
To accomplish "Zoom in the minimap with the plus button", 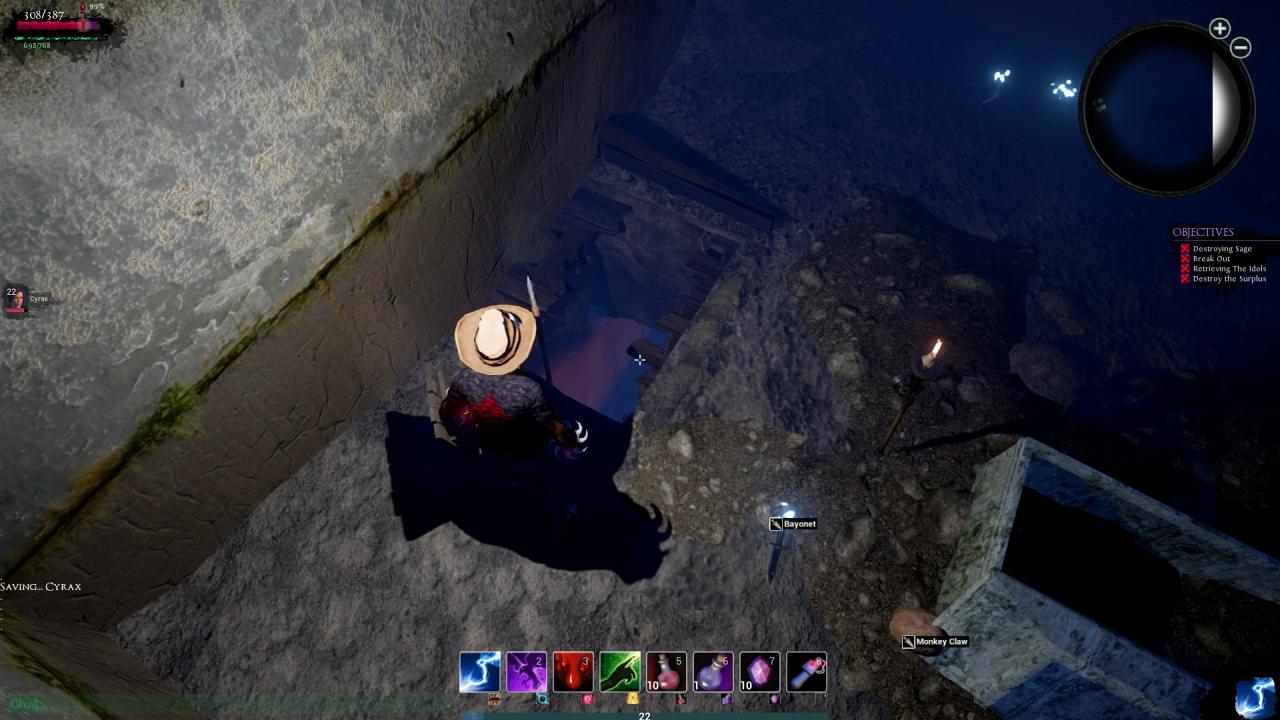I will point(1219,29).
